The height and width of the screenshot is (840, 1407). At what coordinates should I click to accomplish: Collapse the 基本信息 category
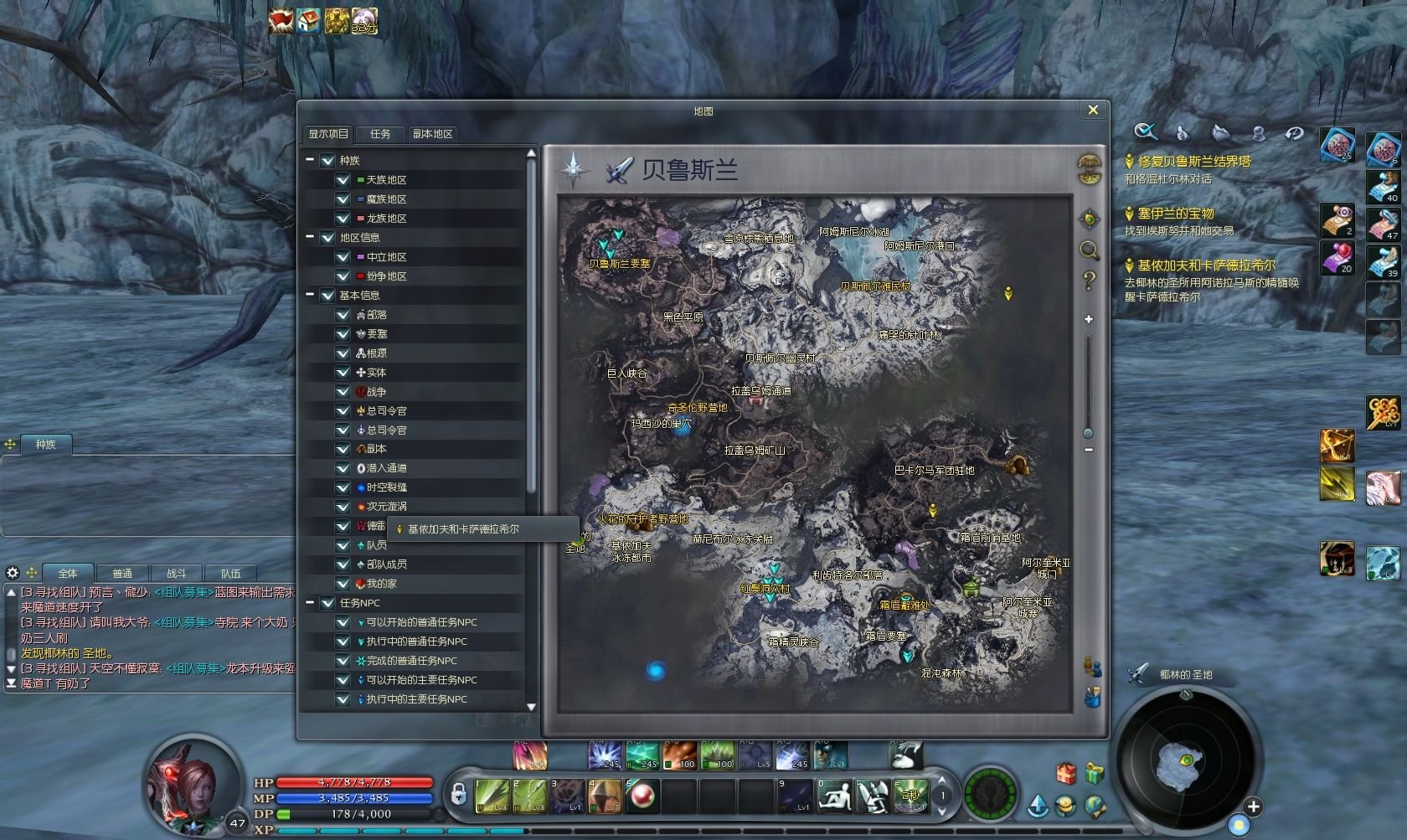tap(311, 295)
